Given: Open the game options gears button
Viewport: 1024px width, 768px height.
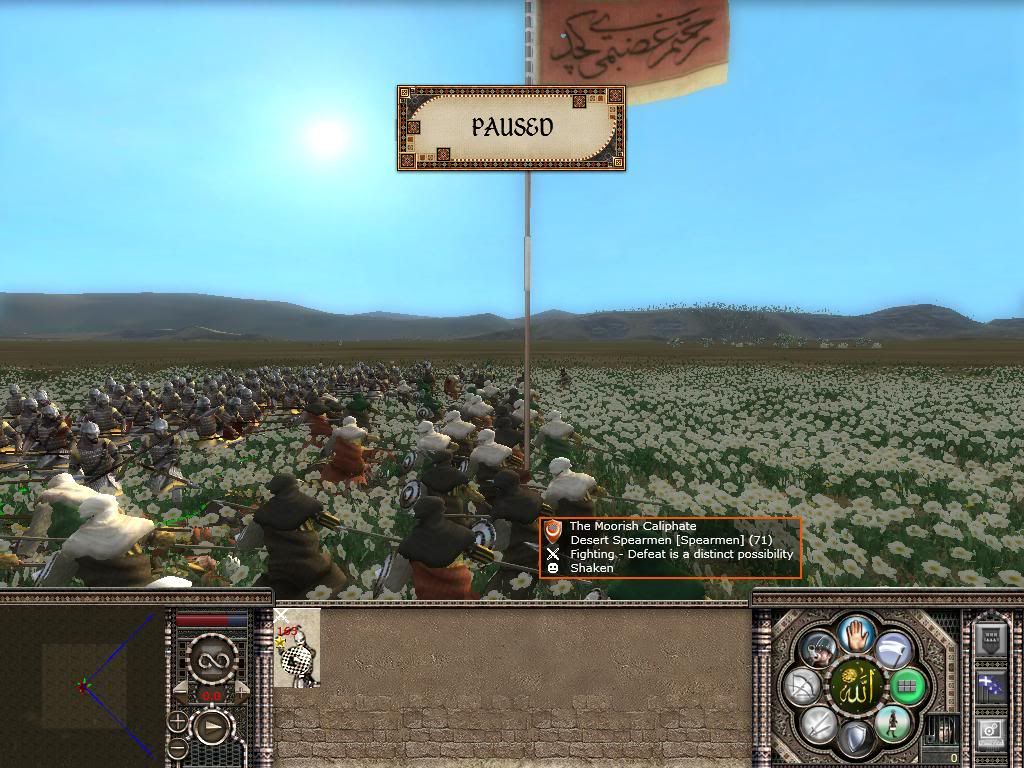Looking at the screenshot, I should point(991,732).
